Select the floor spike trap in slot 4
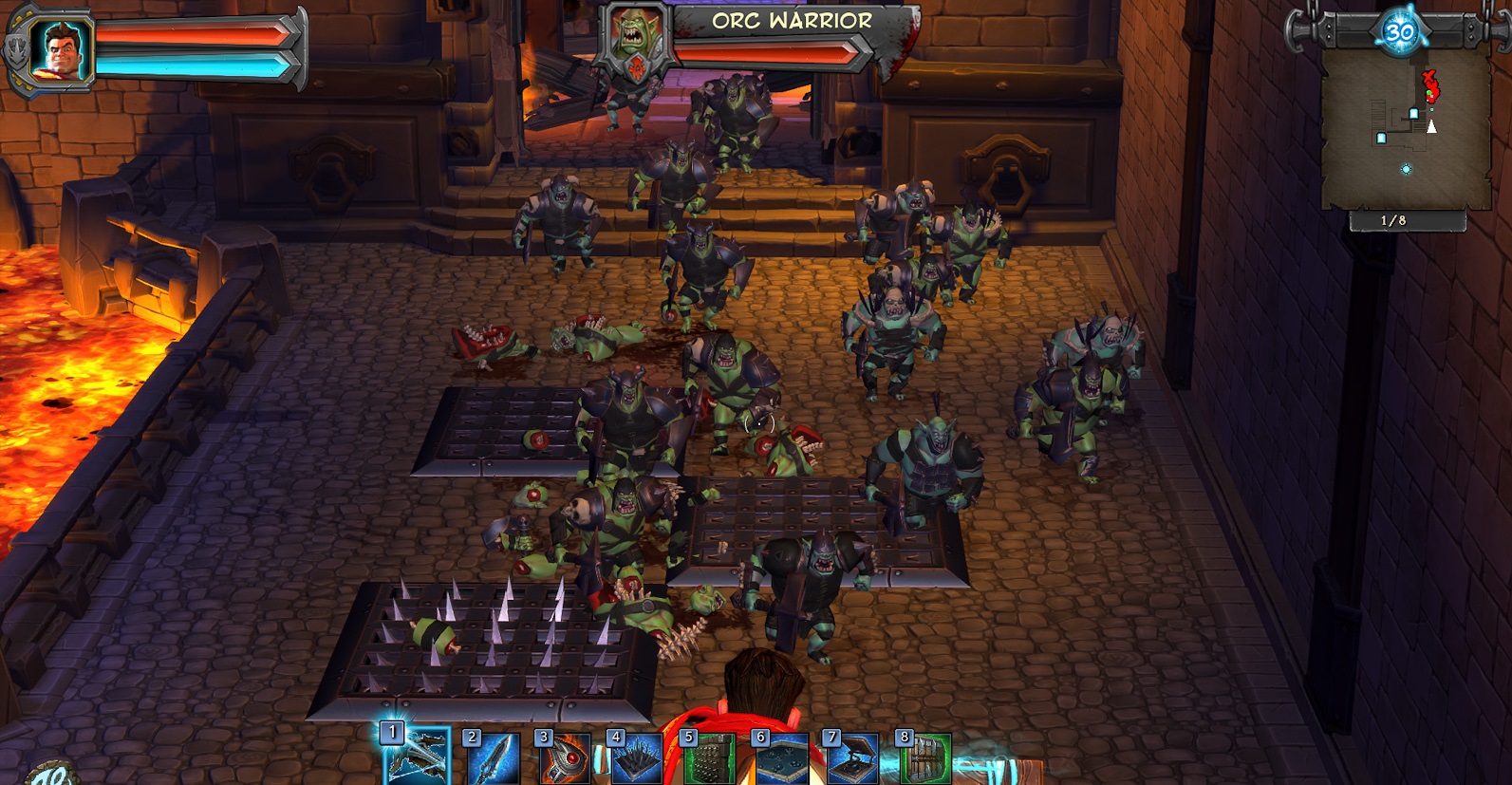 (636, 760)
